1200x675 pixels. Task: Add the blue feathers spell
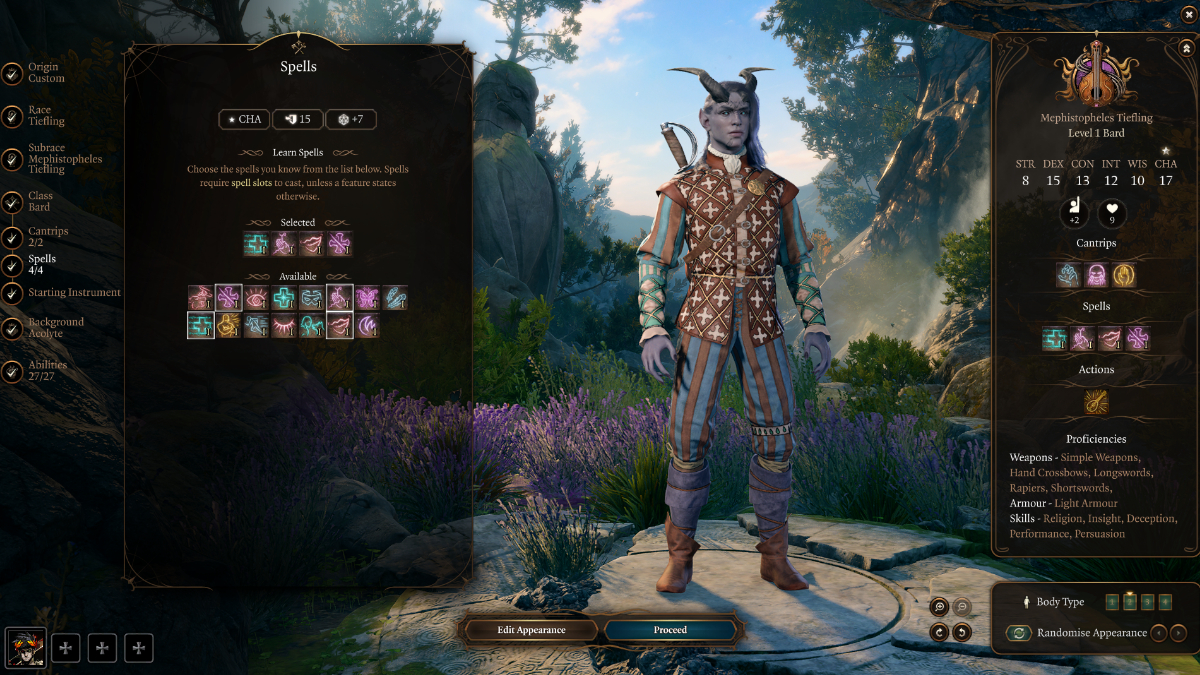point(395,297)
